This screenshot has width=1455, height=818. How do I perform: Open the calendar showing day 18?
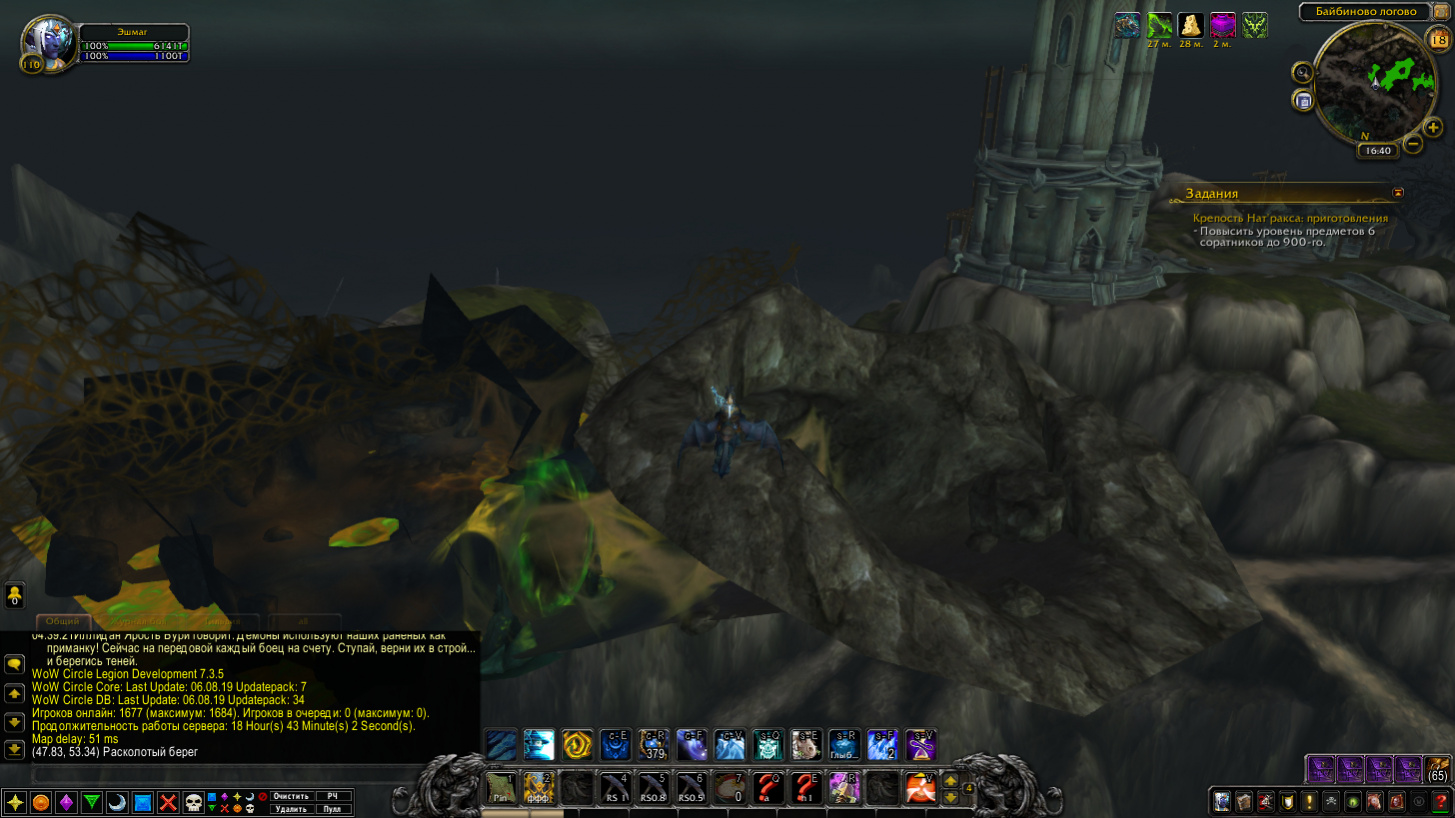pyautogui.click(x=1438, y=40)
